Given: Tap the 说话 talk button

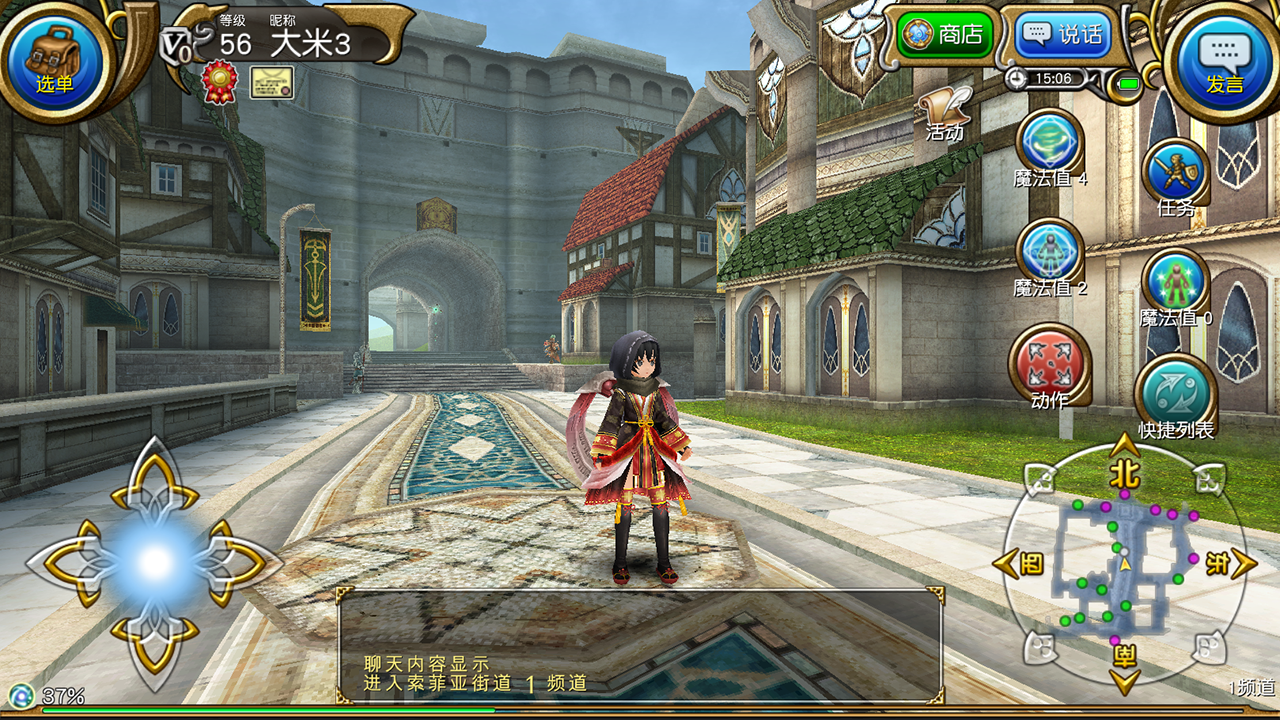Looking at the screenshot, I should [1062, 36].
